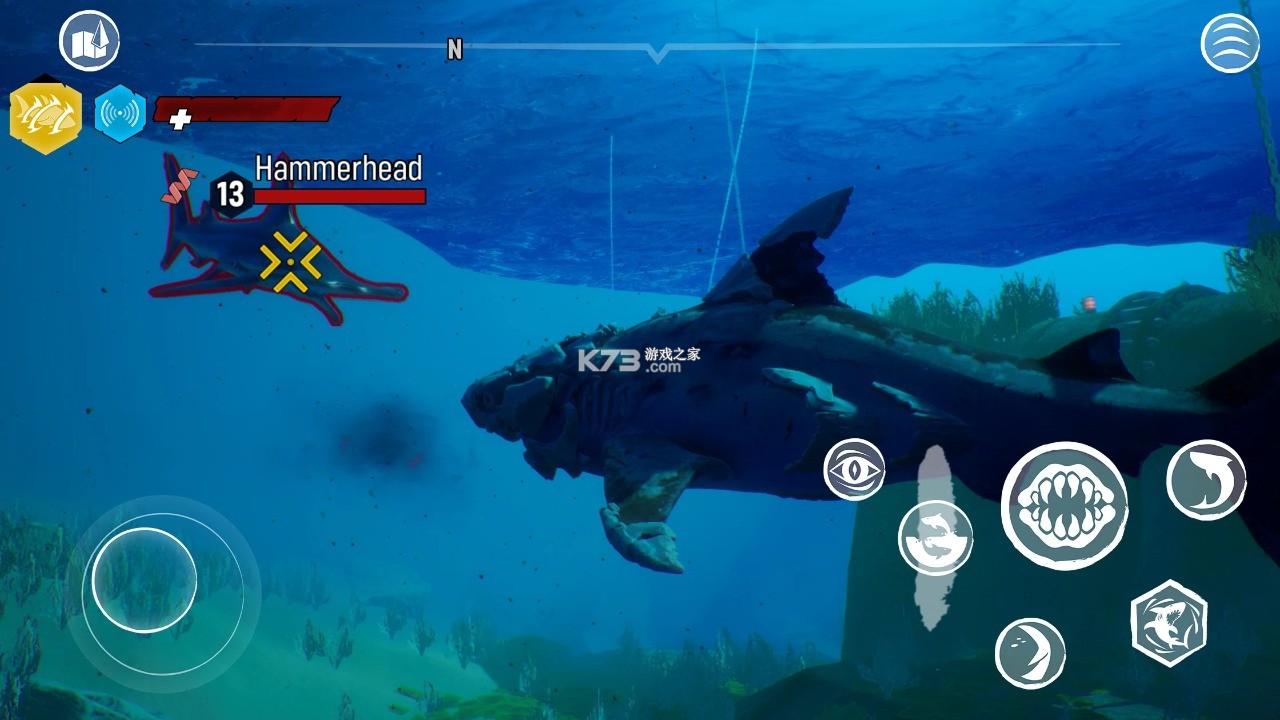Tap the eye vision button
1280x720 pixels.
pyautogui.click(x=854, y=469)
